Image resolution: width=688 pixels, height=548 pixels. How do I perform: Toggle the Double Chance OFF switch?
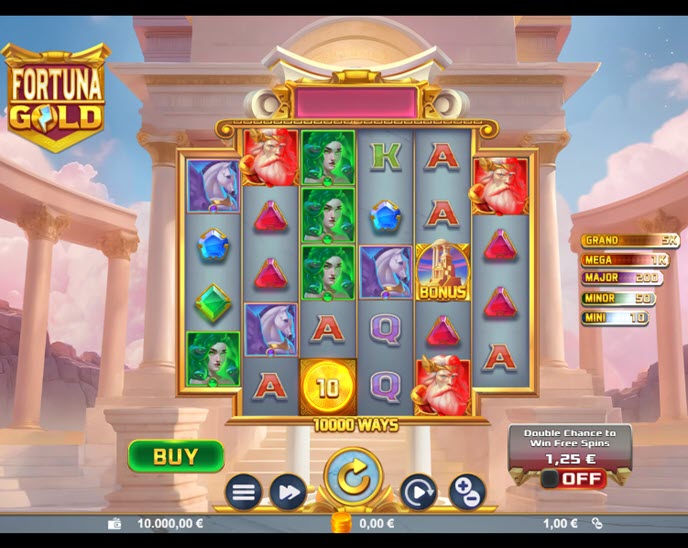coord(573,479)
